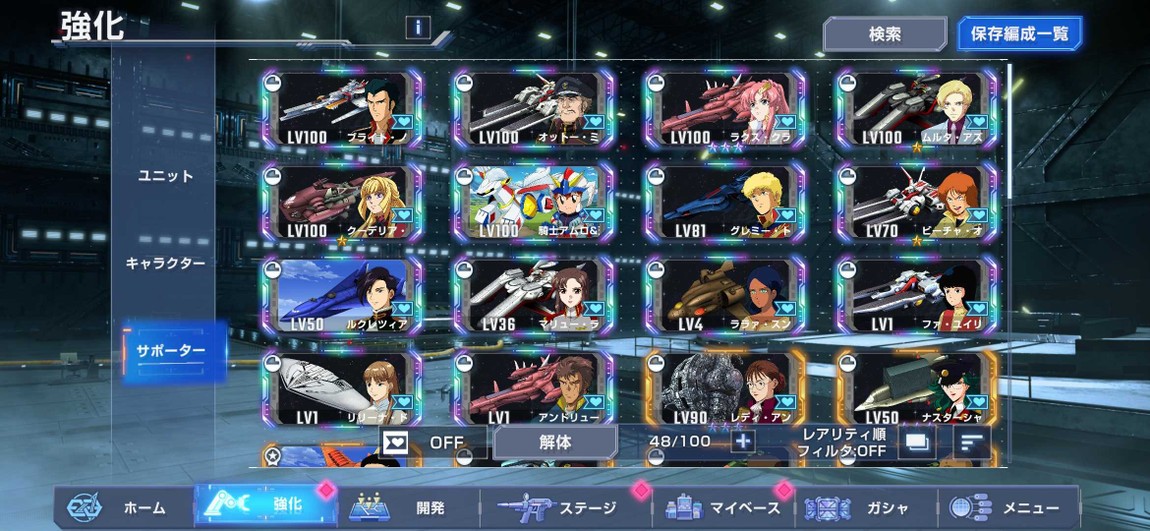Toggle the favorite display OFF button
This screenshot has width=1150, height=531.
click(x=433, y=441)
